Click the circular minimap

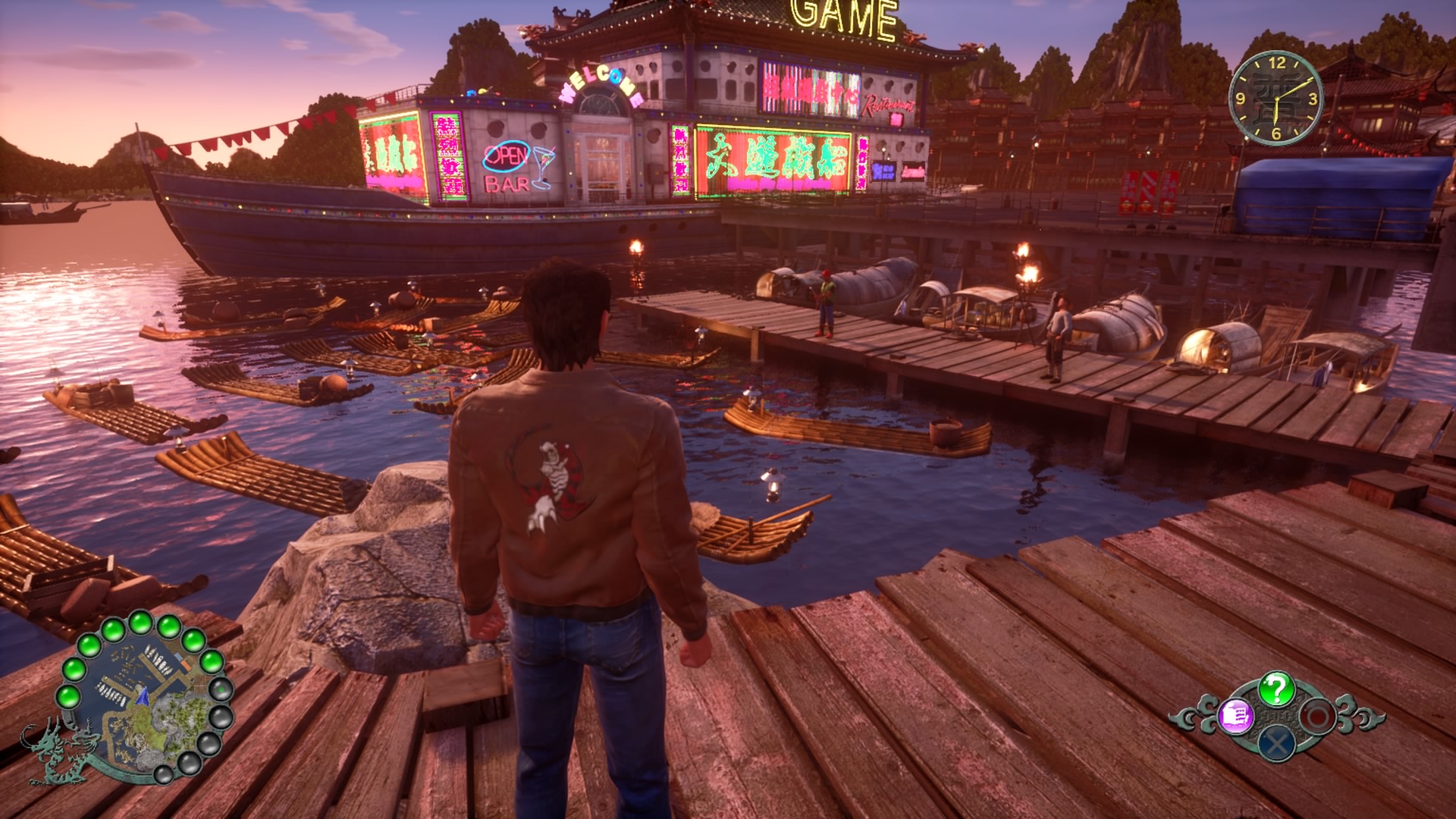[144, 696]
